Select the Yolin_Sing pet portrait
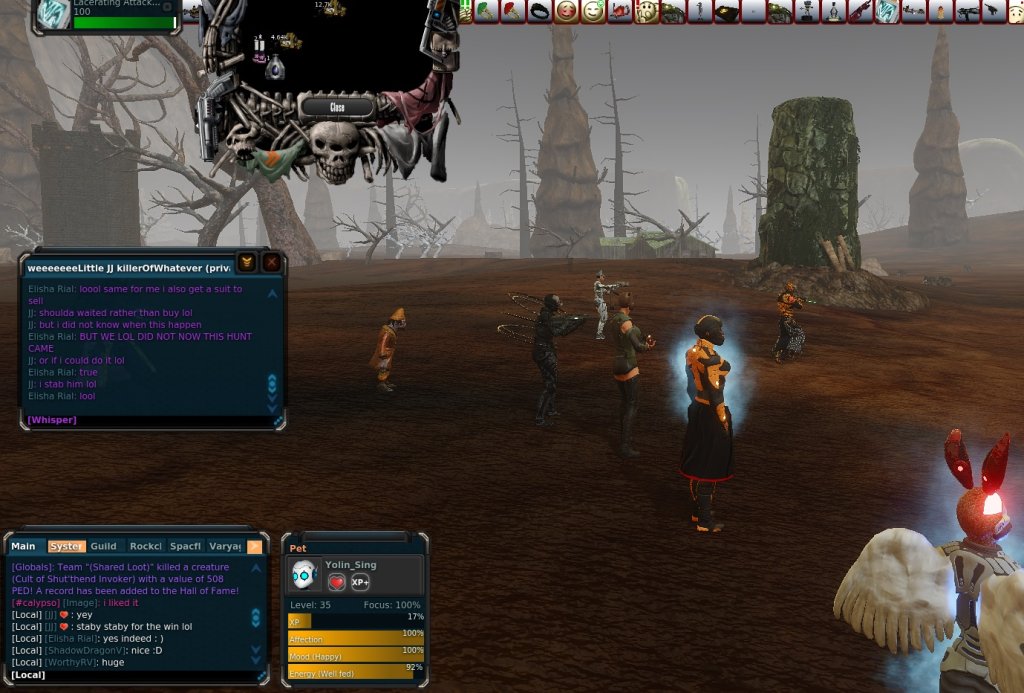Image resolution: width=1024 pixels, height=693 pixels. pos(305,574)
